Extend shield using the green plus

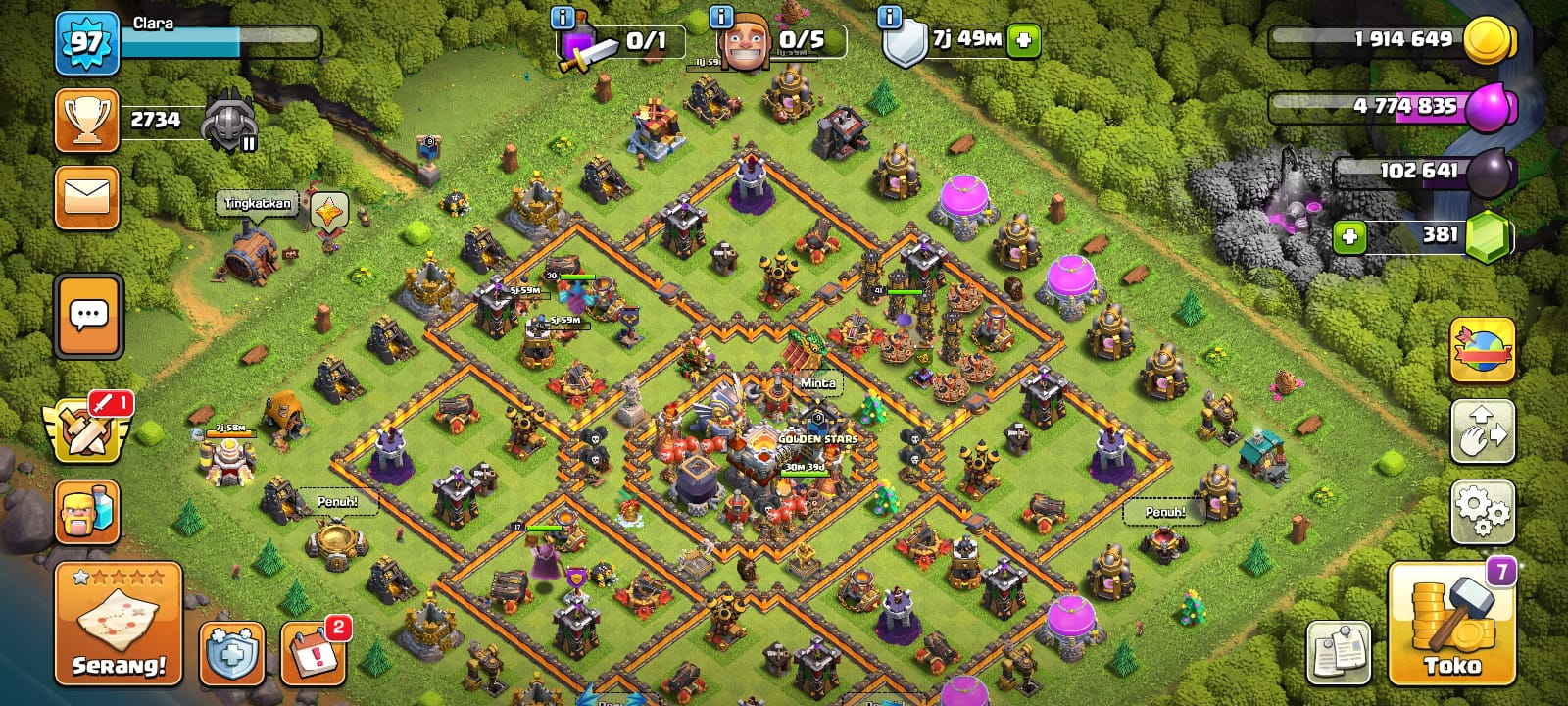point(1023,40)
